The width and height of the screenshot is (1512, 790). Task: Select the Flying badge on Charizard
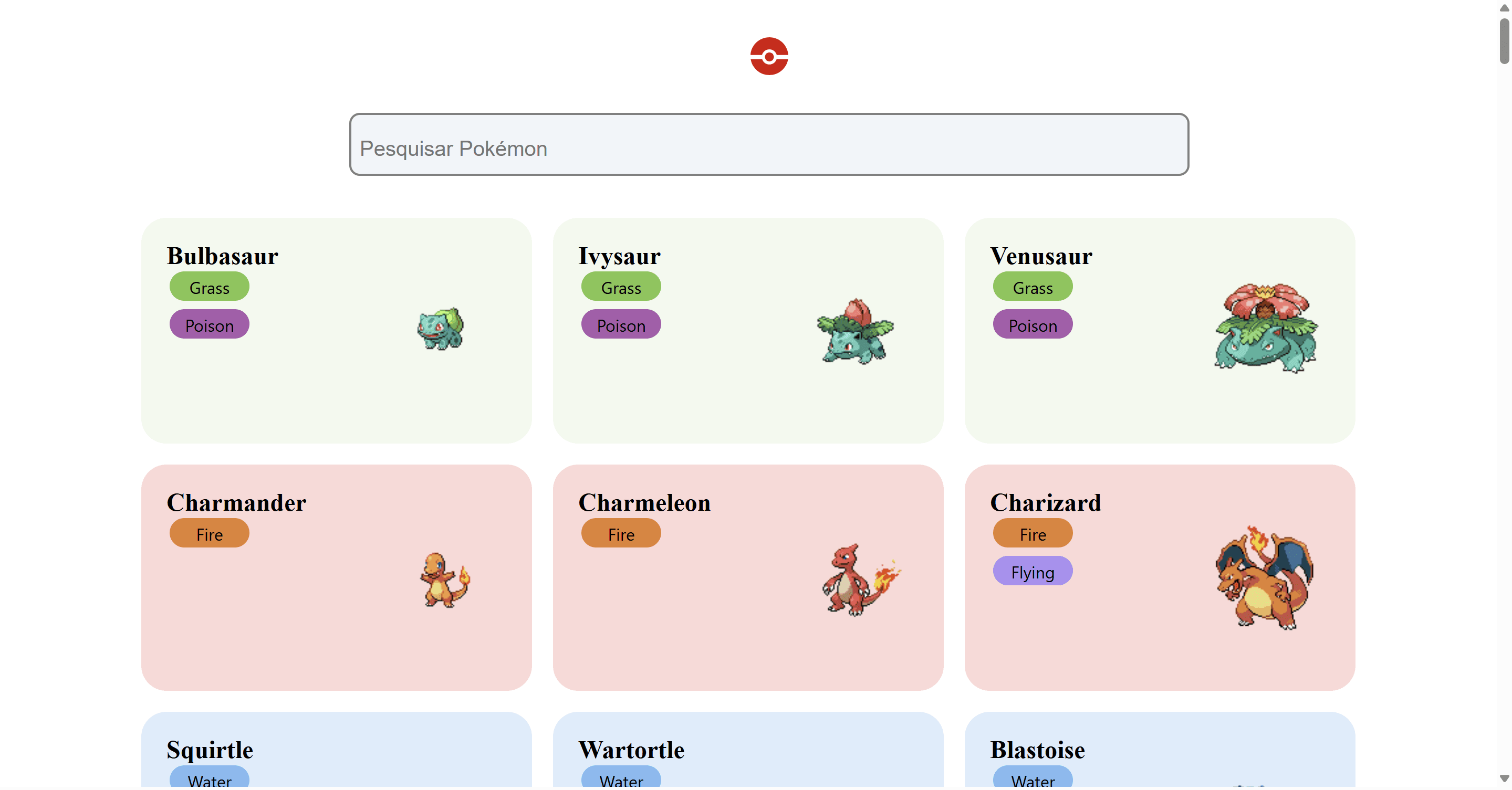[x=1032, y=571]
